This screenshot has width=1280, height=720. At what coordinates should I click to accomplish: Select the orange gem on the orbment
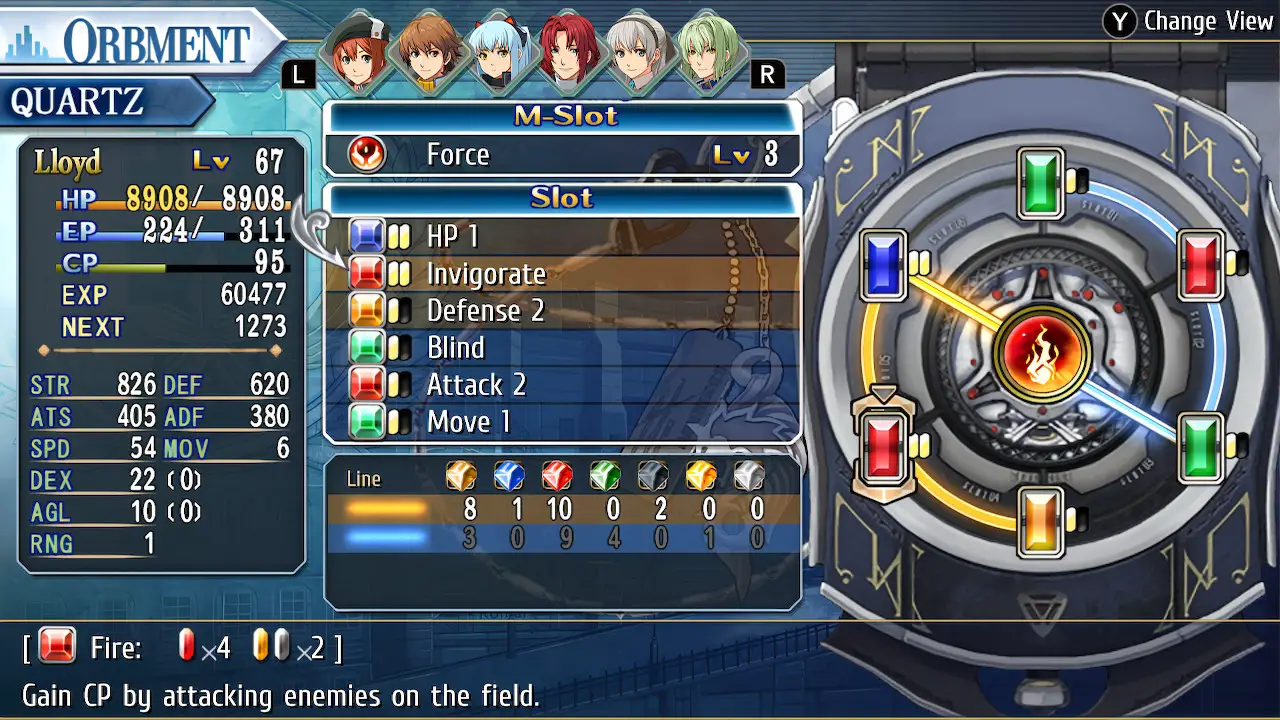tap(1041, 520)
